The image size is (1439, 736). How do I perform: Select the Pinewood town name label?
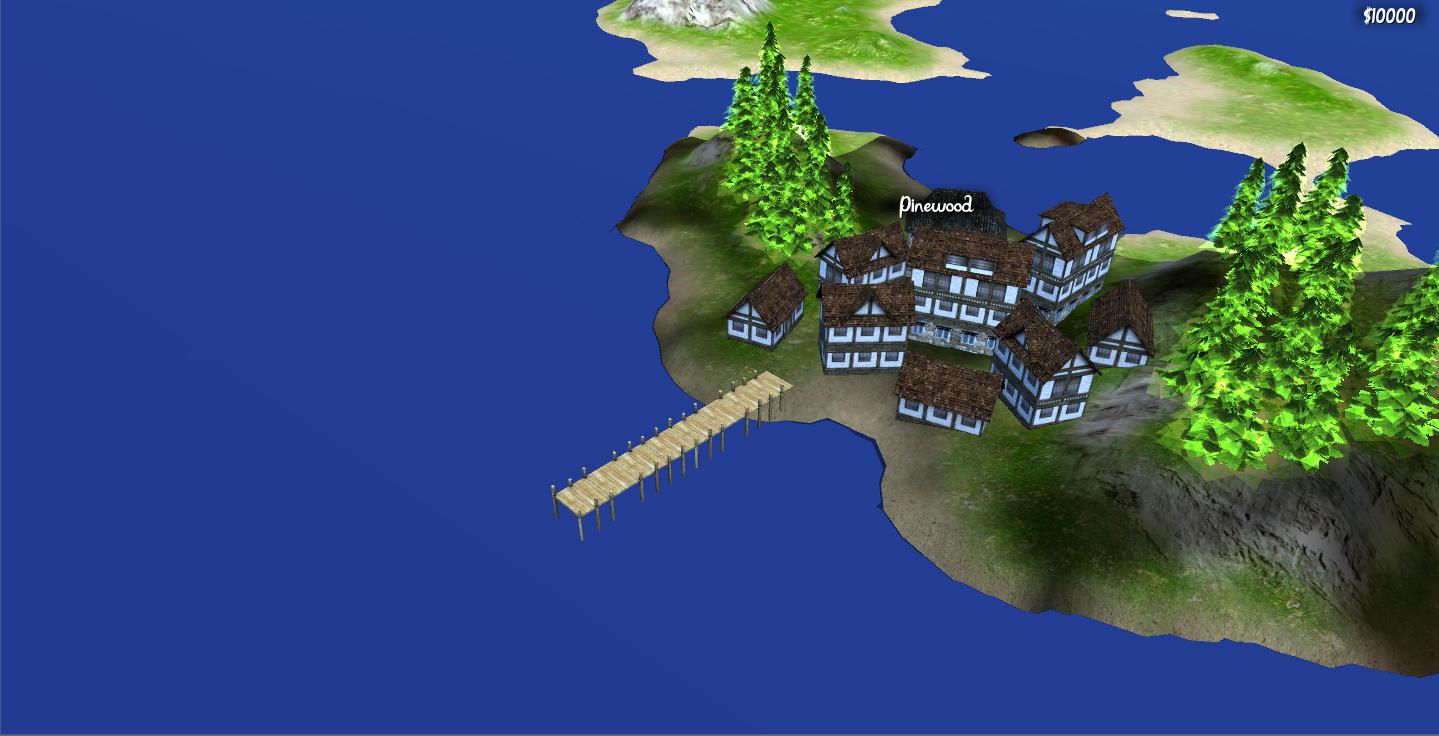pos(936,206)
